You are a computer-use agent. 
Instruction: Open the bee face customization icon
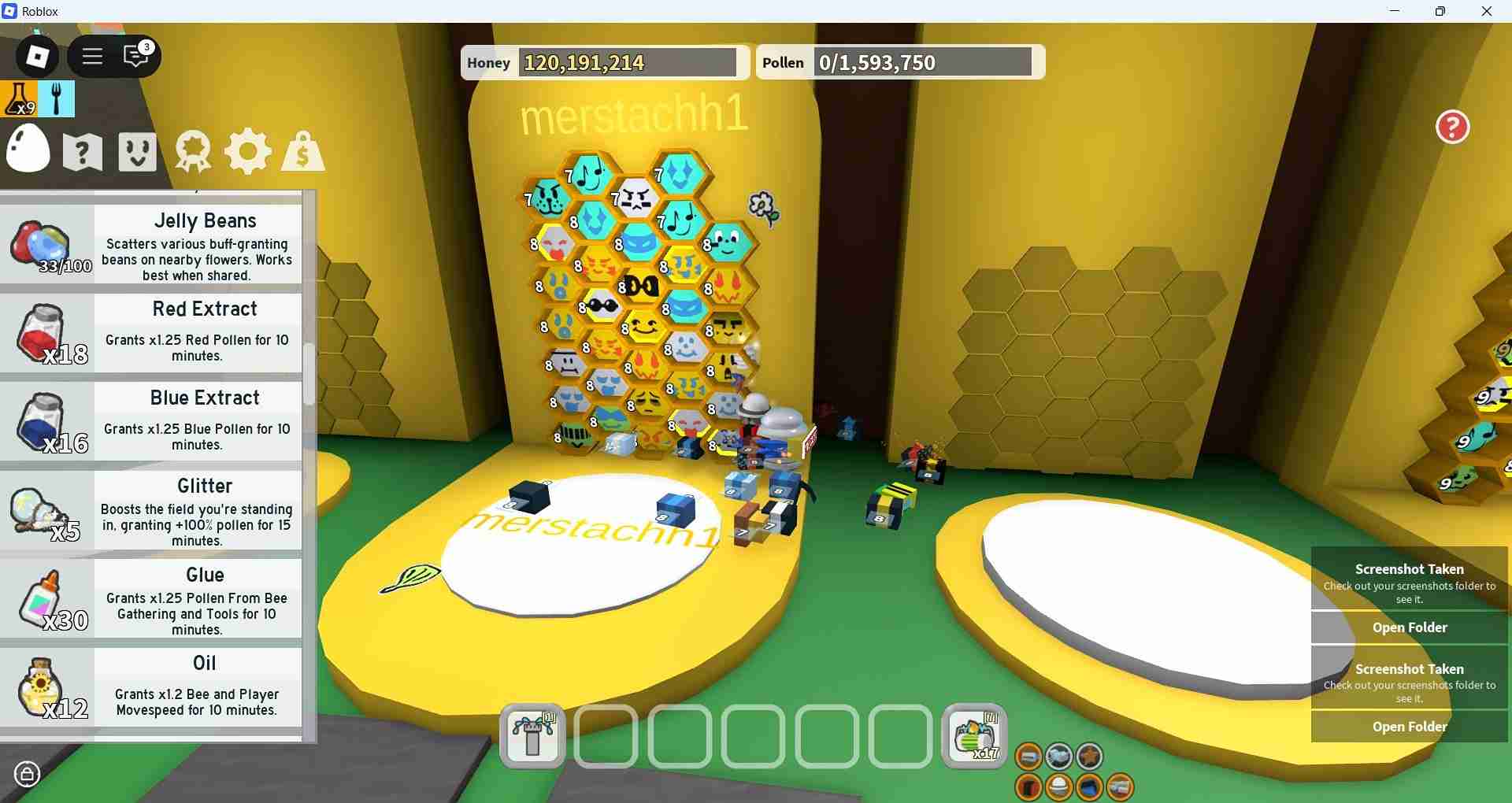(x=136, y=151)
